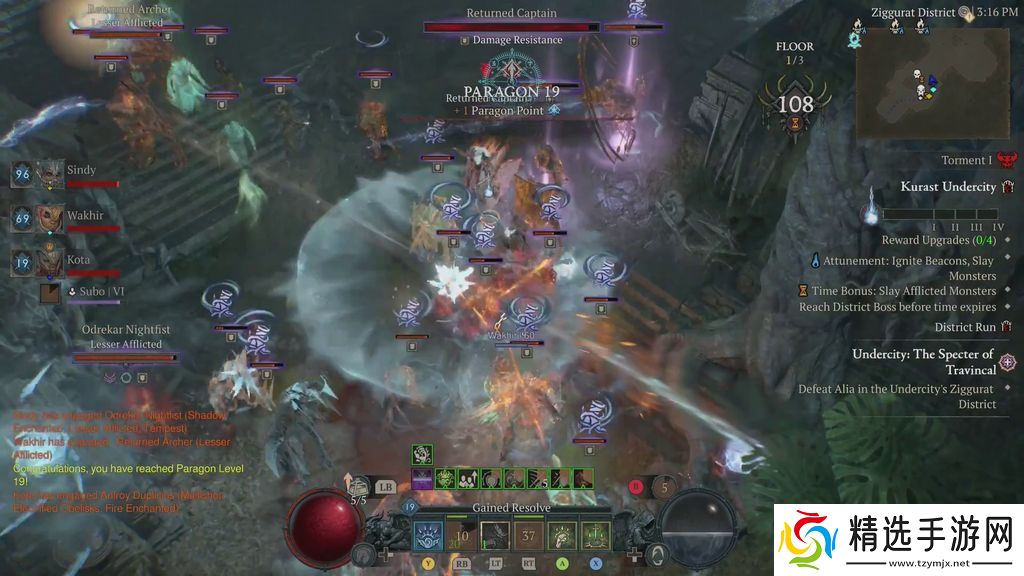Select Kota's party portrait
The width and height of the screenshot is (1024, 576).
(x=50, y=262)
